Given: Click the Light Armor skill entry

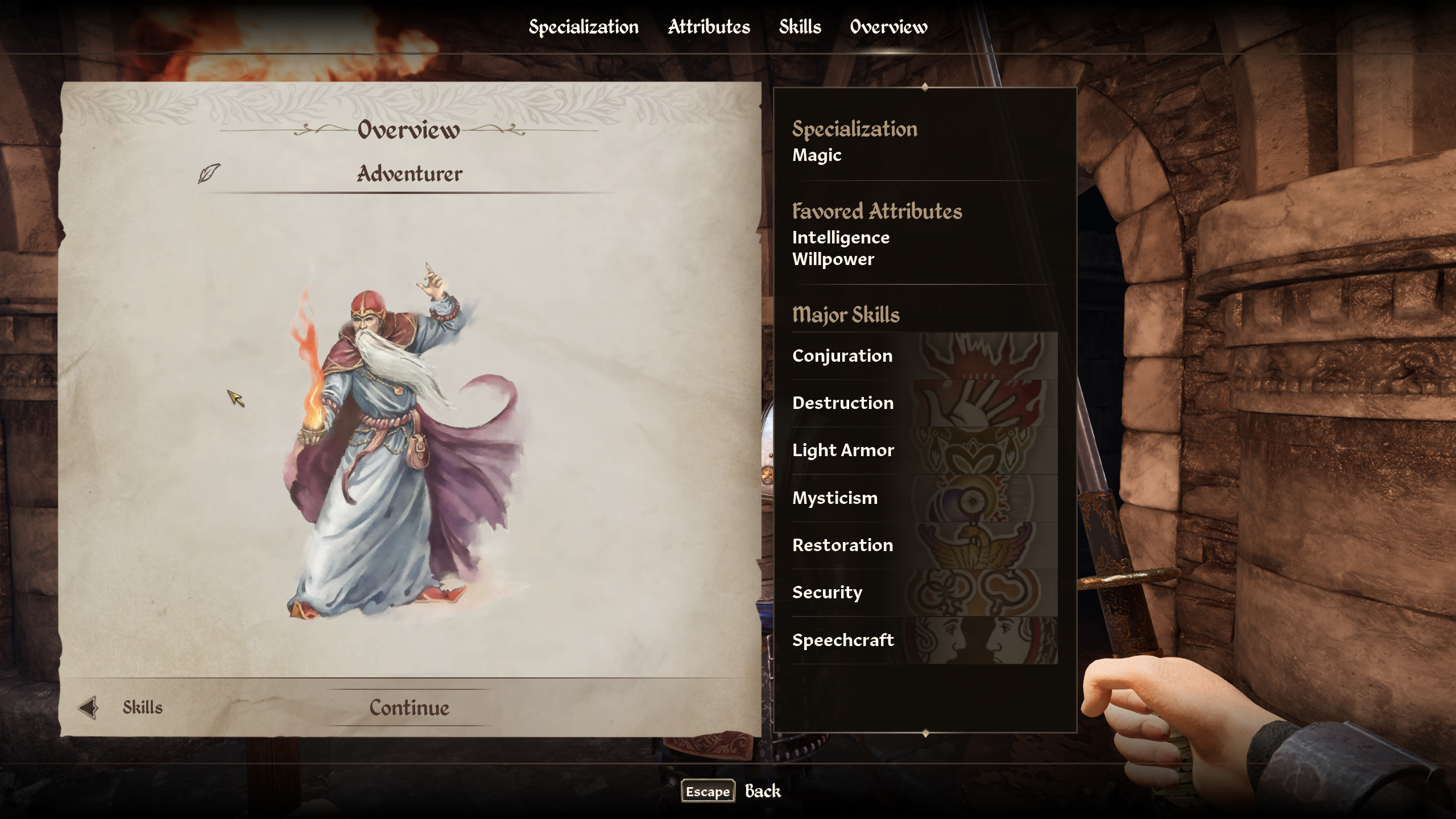Looking at the screenshot, I should click(x=924, y=450).
